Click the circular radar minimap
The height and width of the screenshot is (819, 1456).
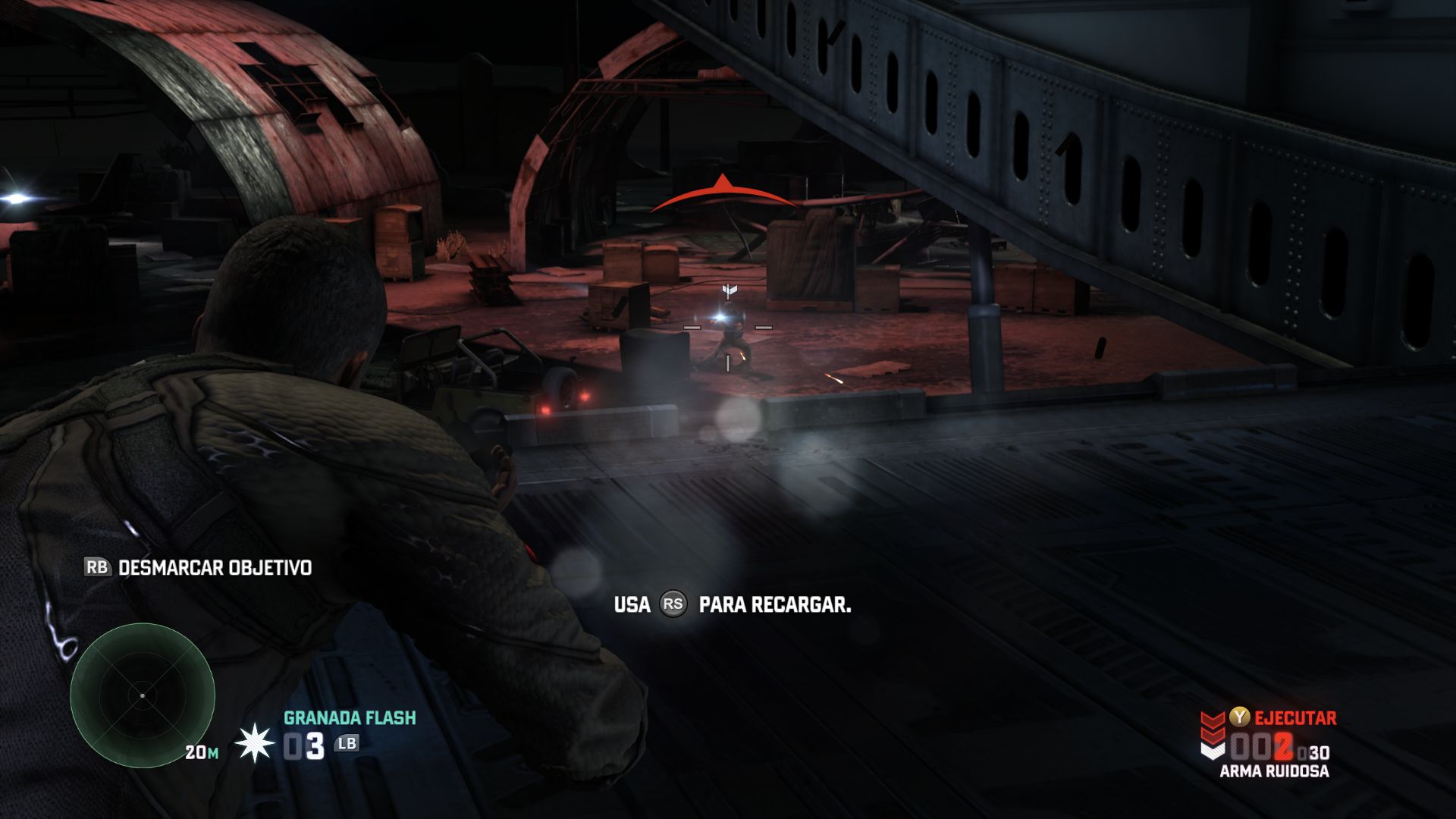click(143, 695)
